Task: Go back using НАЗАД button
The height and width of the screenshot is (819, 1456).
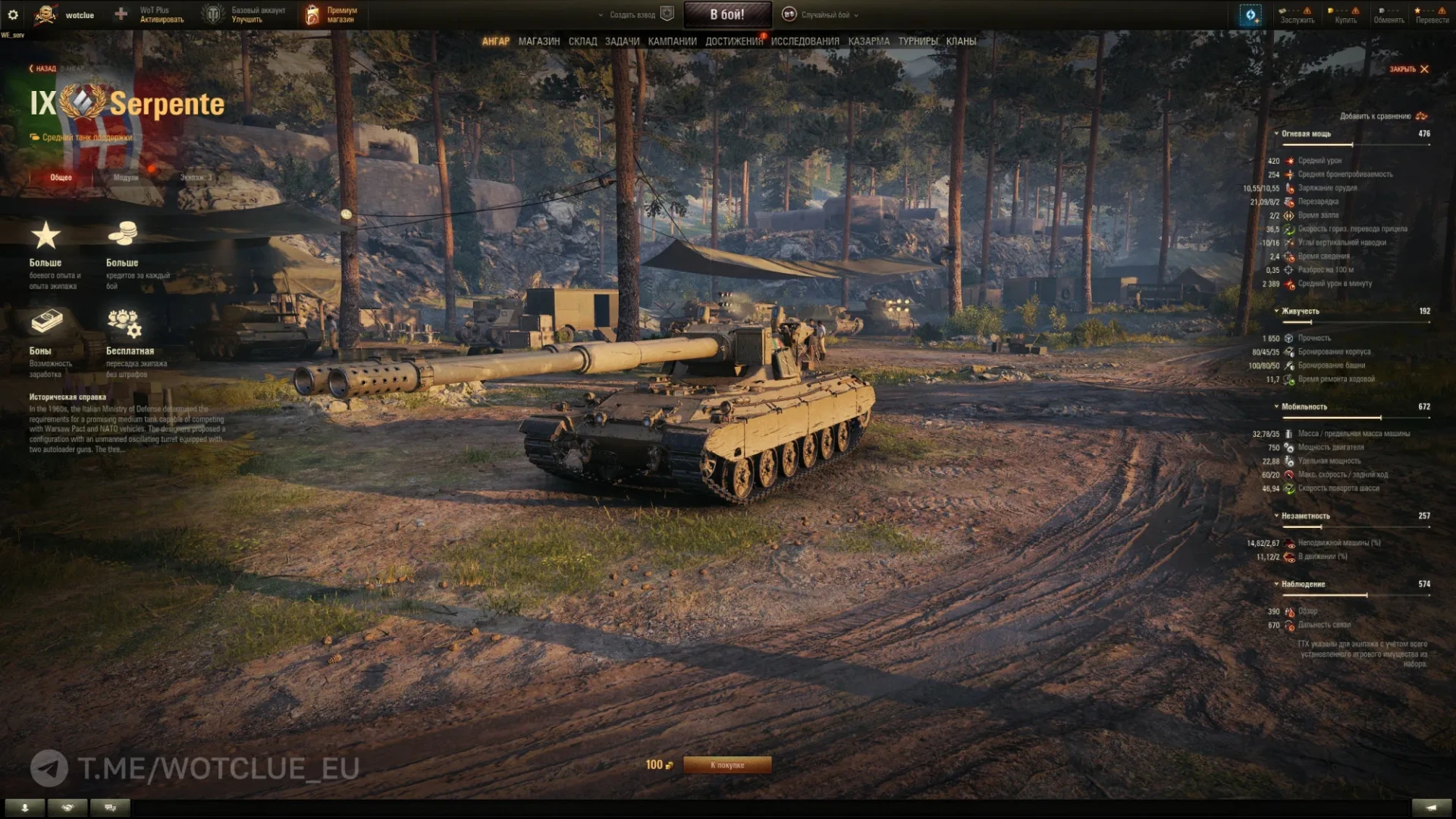Action: 43,69
